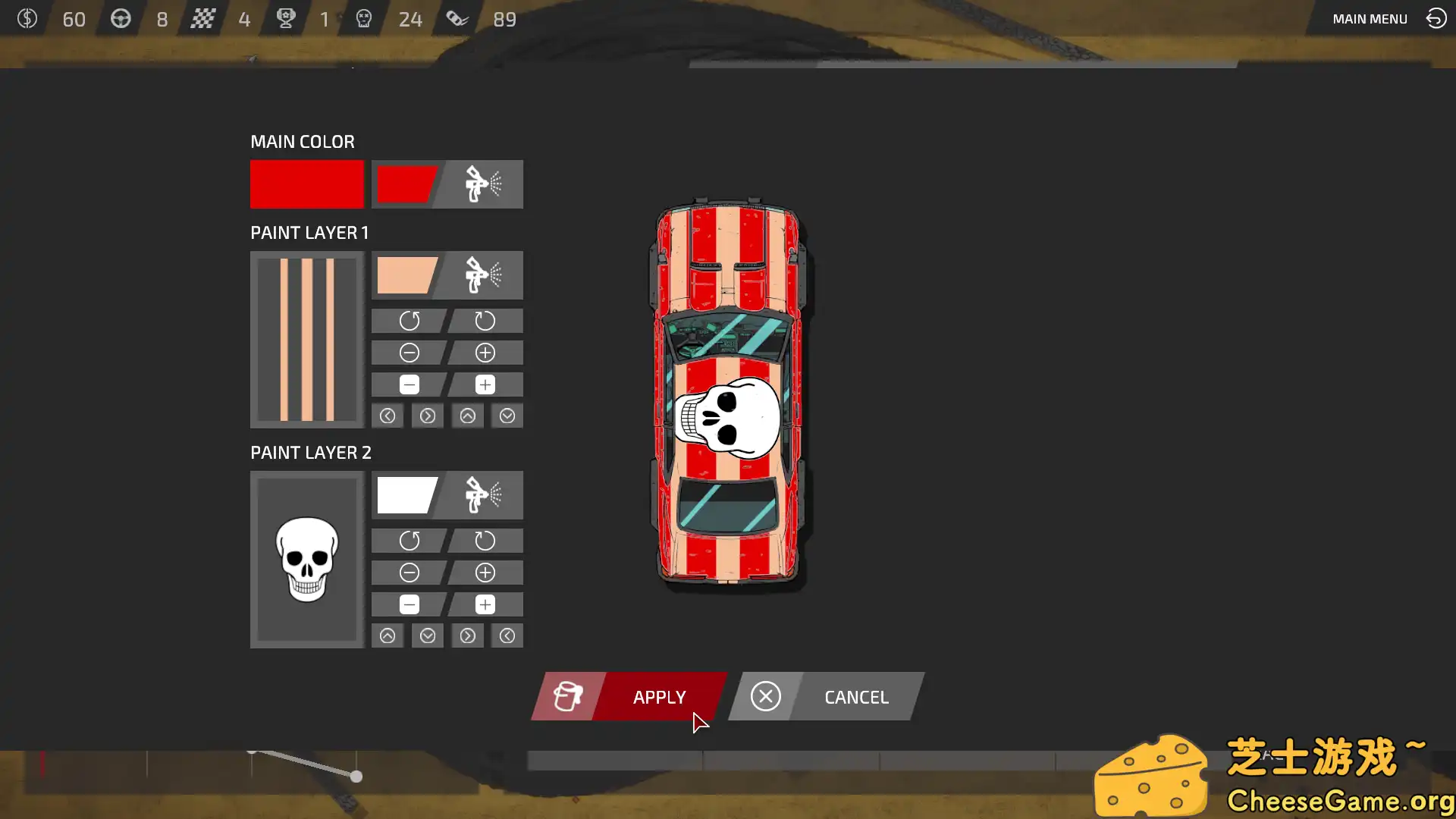Click the red Main Color swatch
Screen dimensions: 1456x819
[x=306, y=184]
